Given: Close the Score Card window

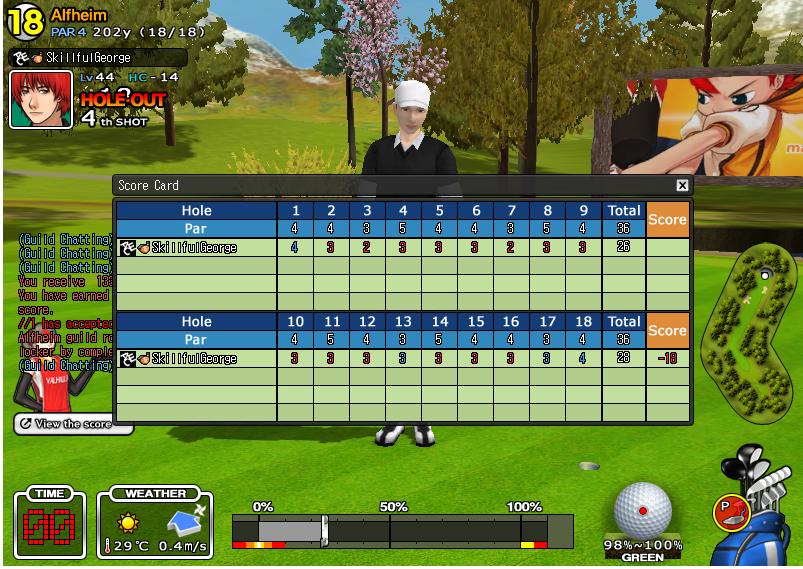Looking at the screenshot, I should (x=682, y=185).
